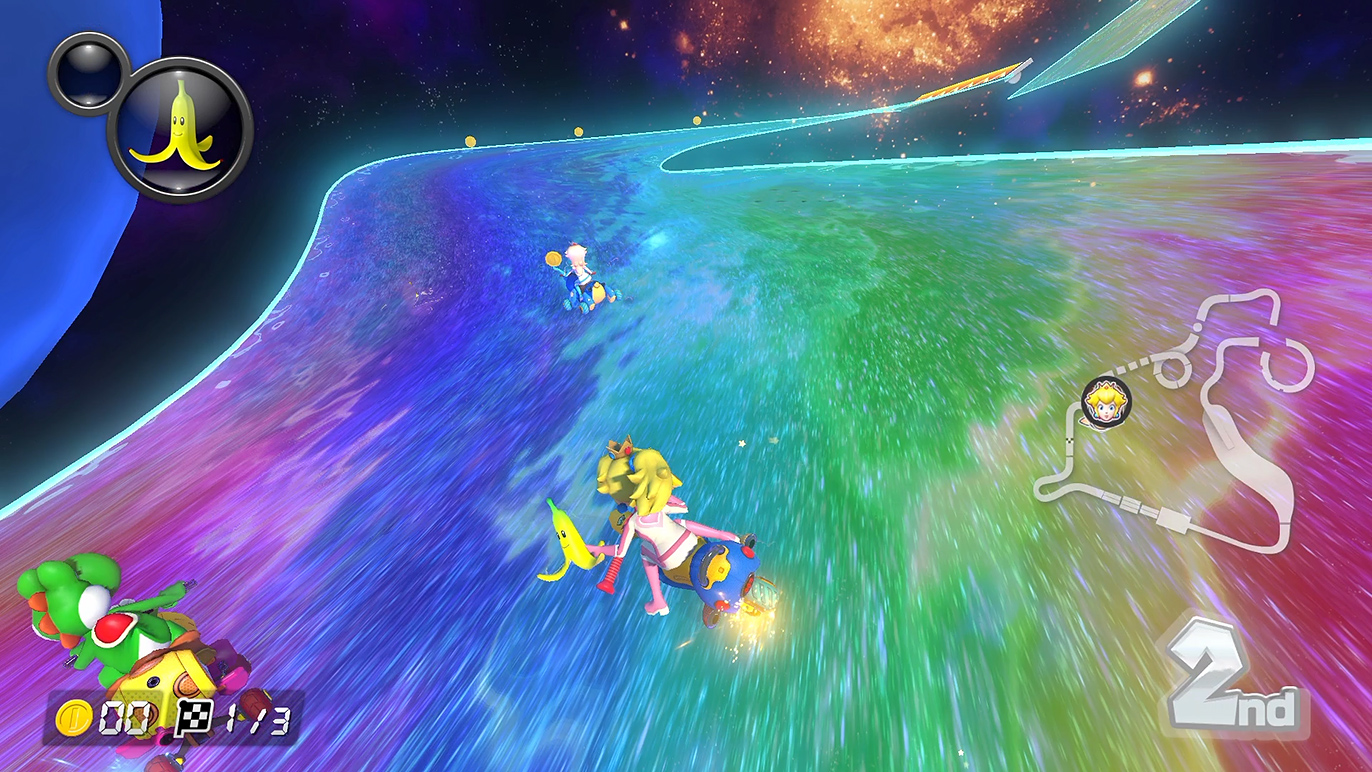Click the empty secondary item slot
This screenshot has height=772, width=1372.
click(86, 72)
